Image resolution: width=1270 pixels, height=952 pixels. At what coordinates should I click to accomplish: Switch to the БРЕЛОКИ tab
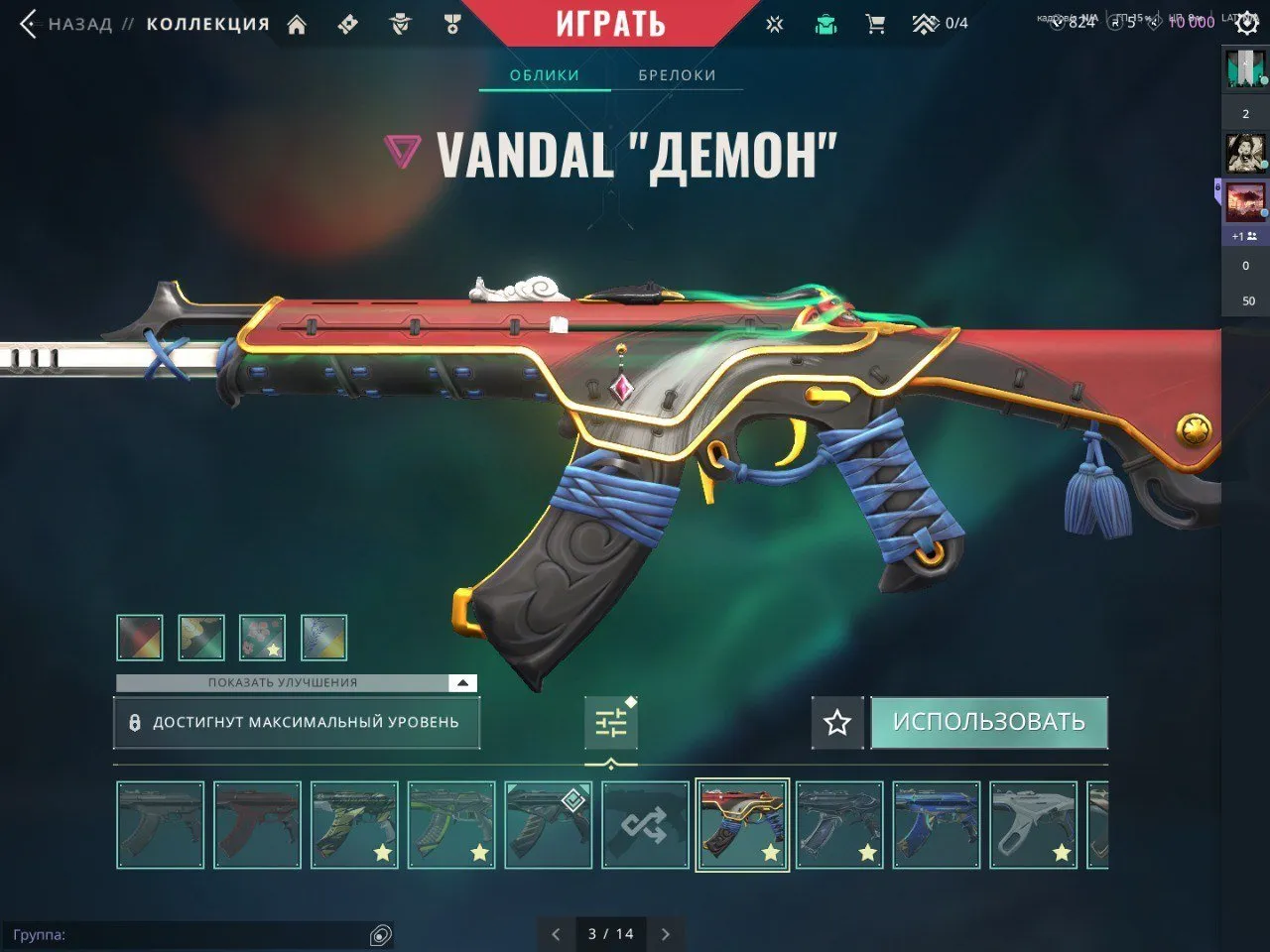pos(679,74)
